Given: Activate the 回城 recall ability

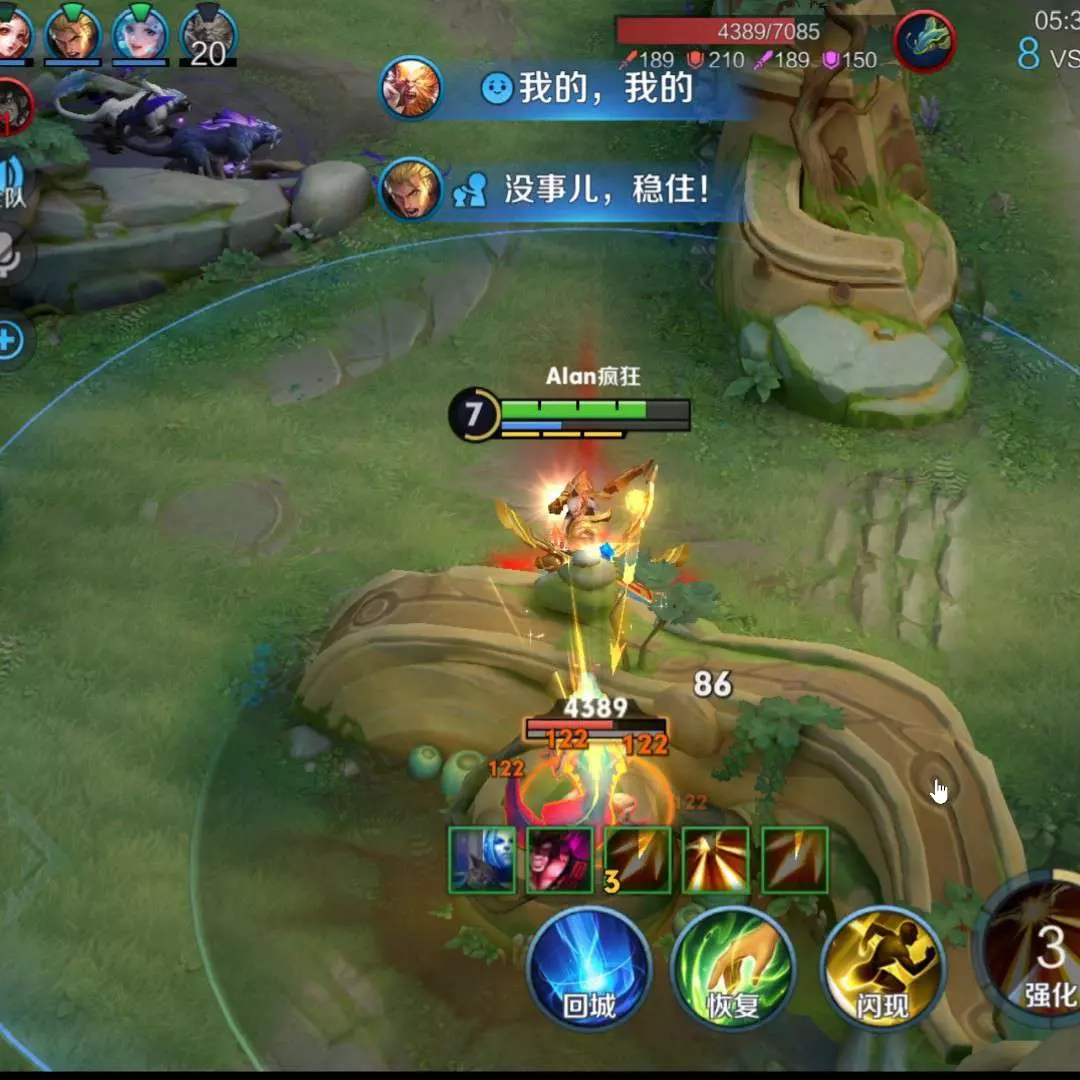Looking at the screenshot, I should tap(589, 969).
